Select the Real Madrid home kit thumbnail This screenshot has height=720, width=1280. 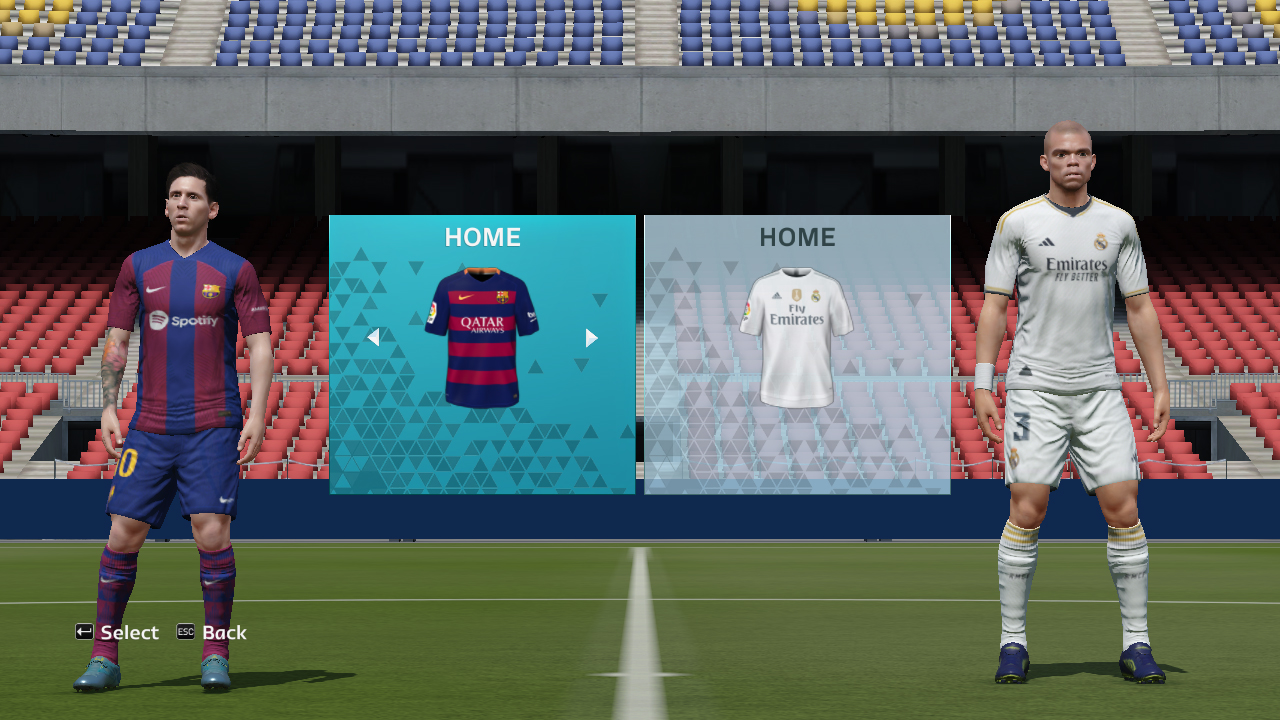797,335
